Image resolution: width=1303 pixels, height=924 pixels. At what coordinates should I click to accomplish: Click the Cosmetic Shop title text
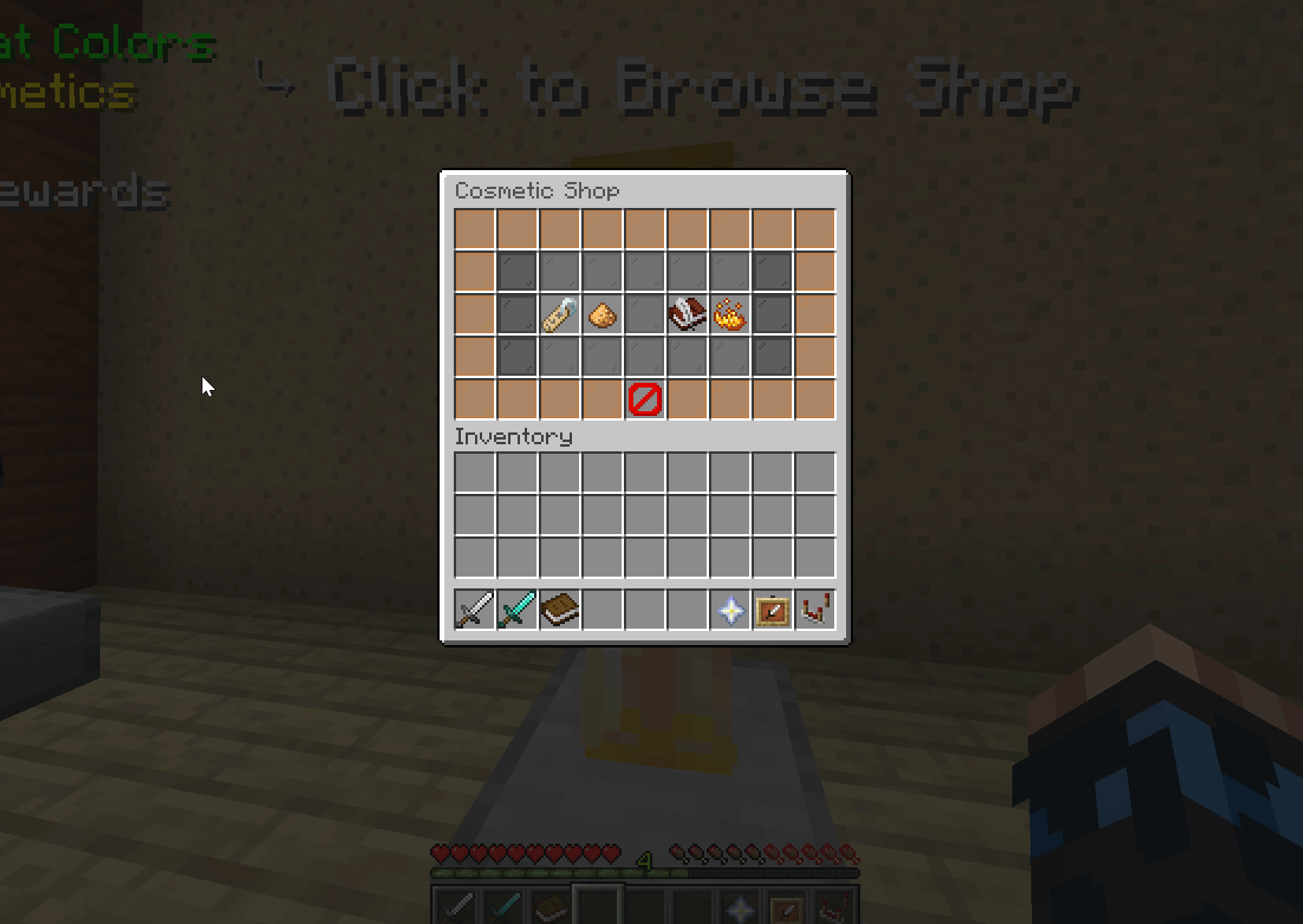(538, 191)
